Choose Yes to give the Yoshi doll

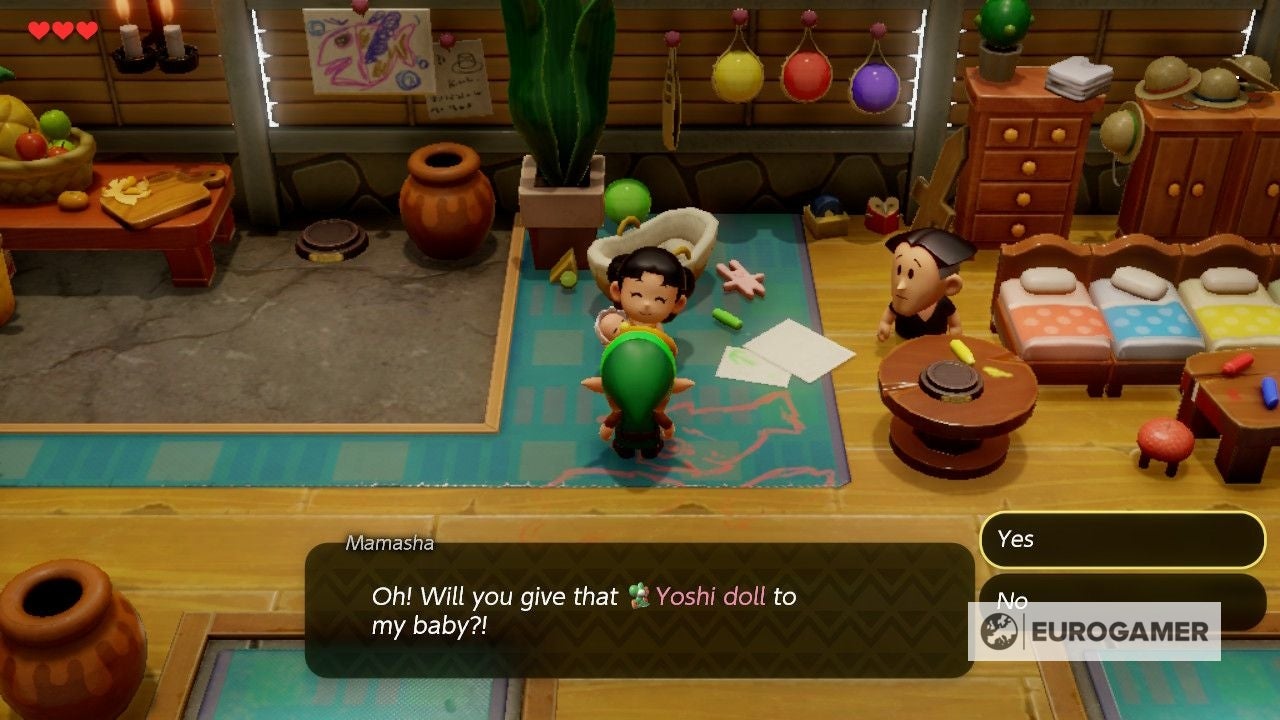pos(1121,539)
